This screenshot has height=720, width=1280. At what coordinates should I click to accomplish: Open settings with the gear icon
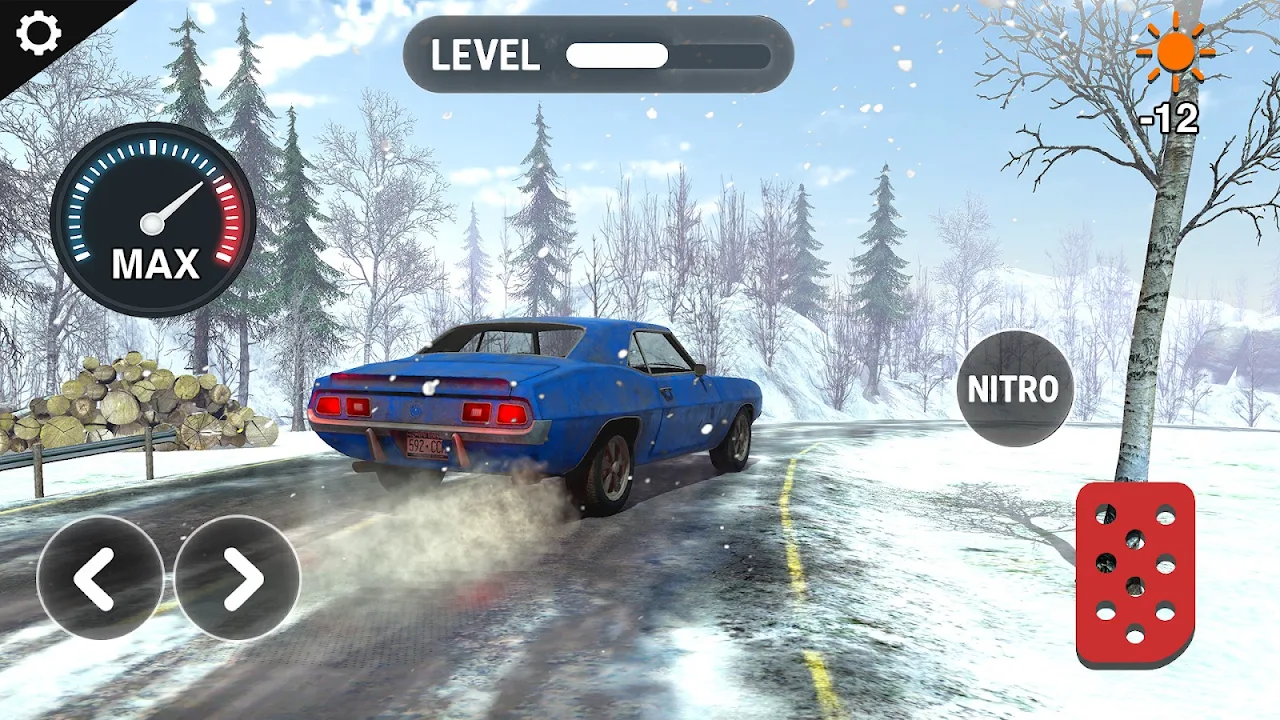[x=39, y=34]
